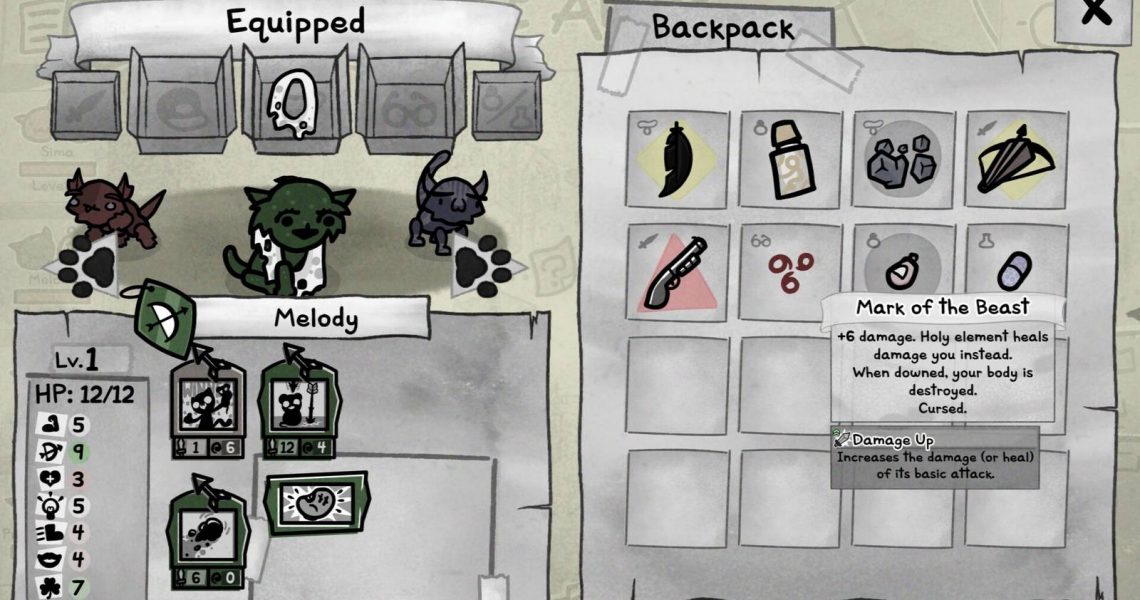
Task: Select the black feather in the backpack
Action: coord(678,160)
